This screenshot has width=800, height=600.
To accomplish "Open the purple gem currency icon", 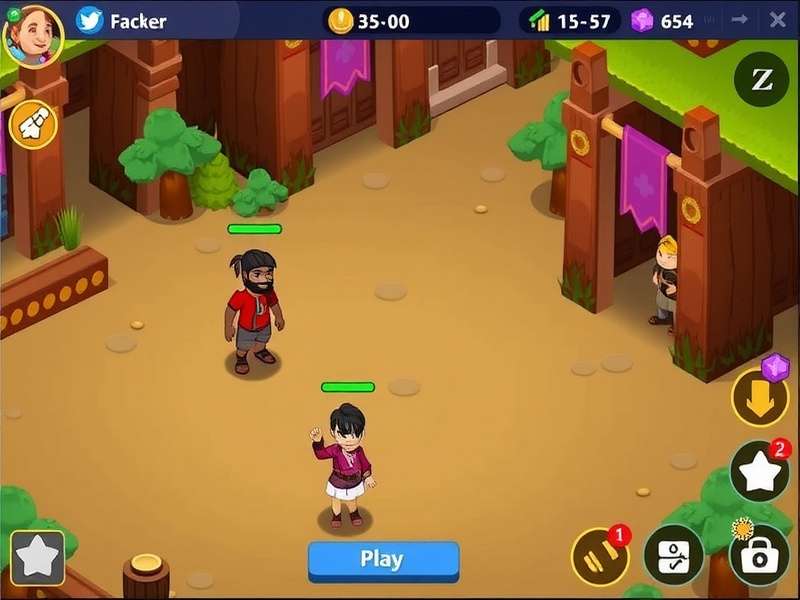I will (642, 21).
